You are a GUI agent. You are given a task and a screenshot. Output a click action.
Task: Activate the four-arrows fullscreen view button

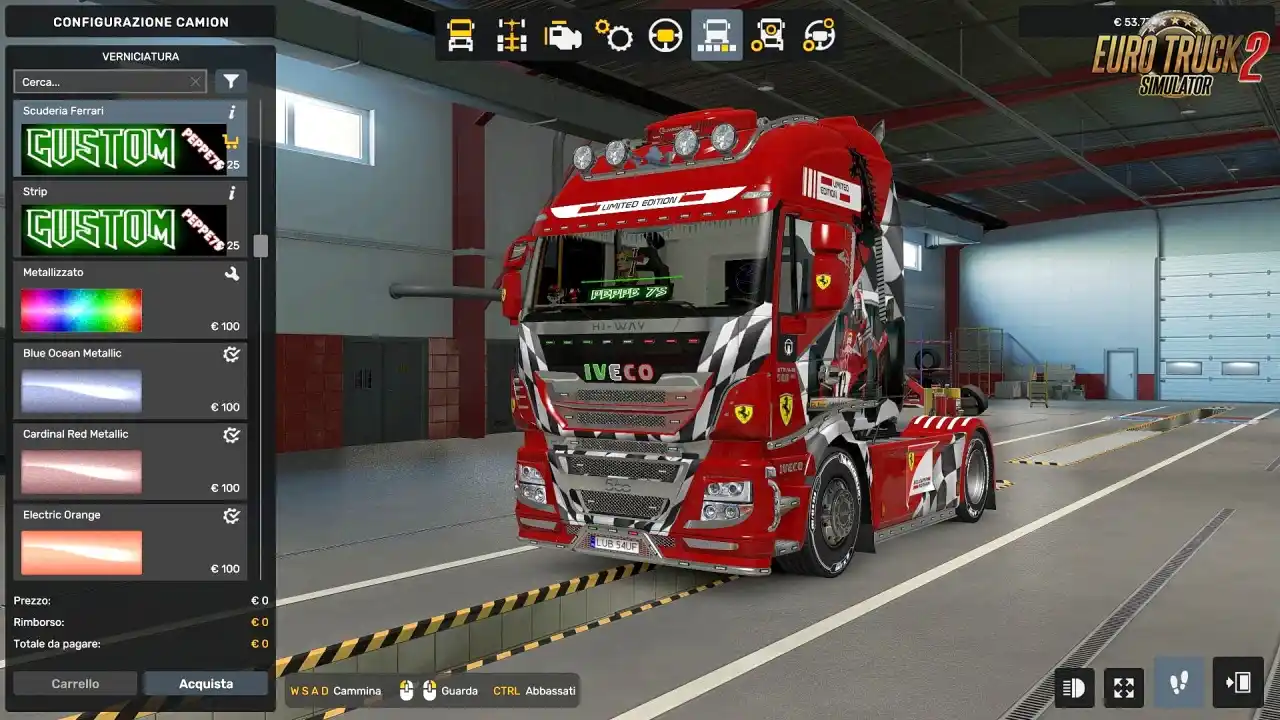click(1124, 687)
